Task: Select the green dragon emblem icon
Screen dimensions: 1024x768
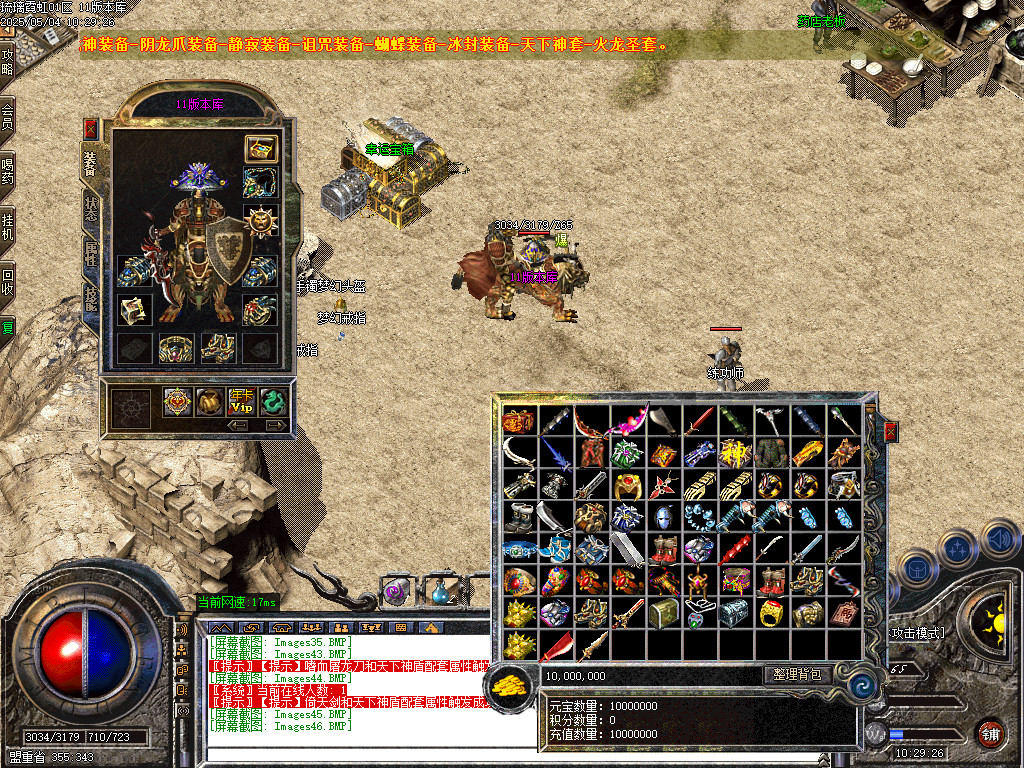Action: 274,402
